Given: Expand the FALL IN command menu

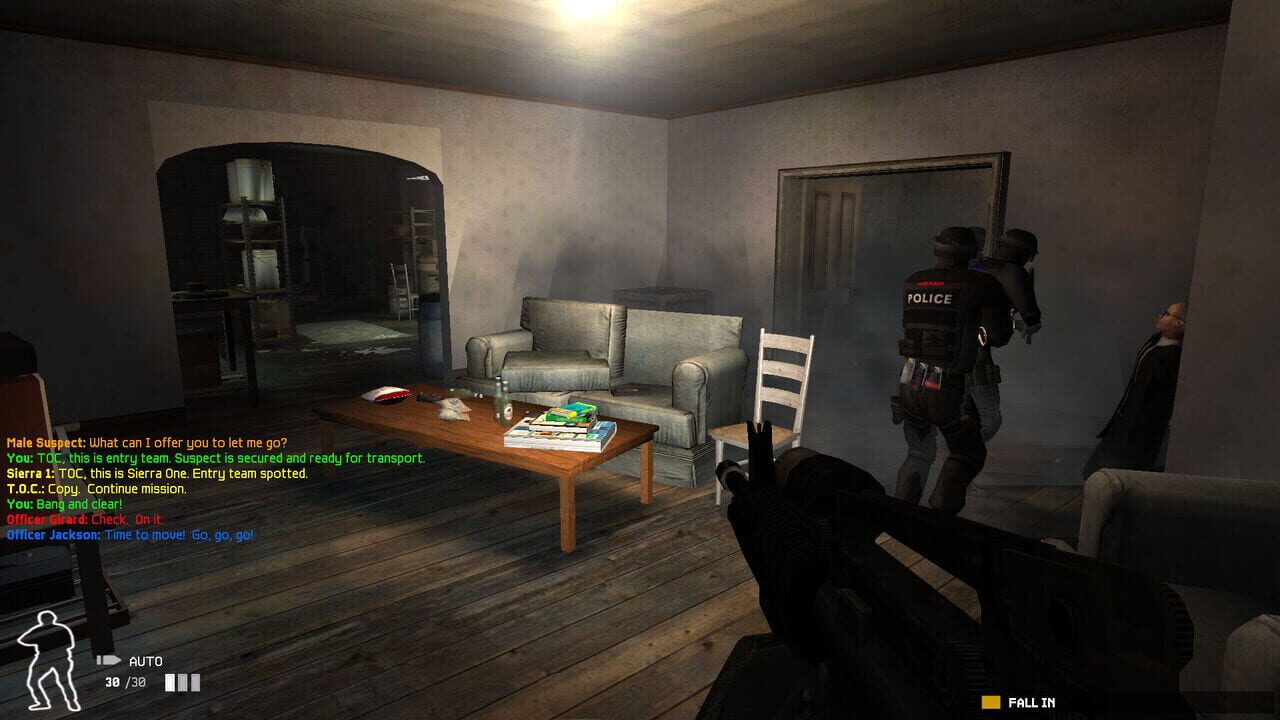Looking at the screenshot, I should click(x=1030, y=703).
